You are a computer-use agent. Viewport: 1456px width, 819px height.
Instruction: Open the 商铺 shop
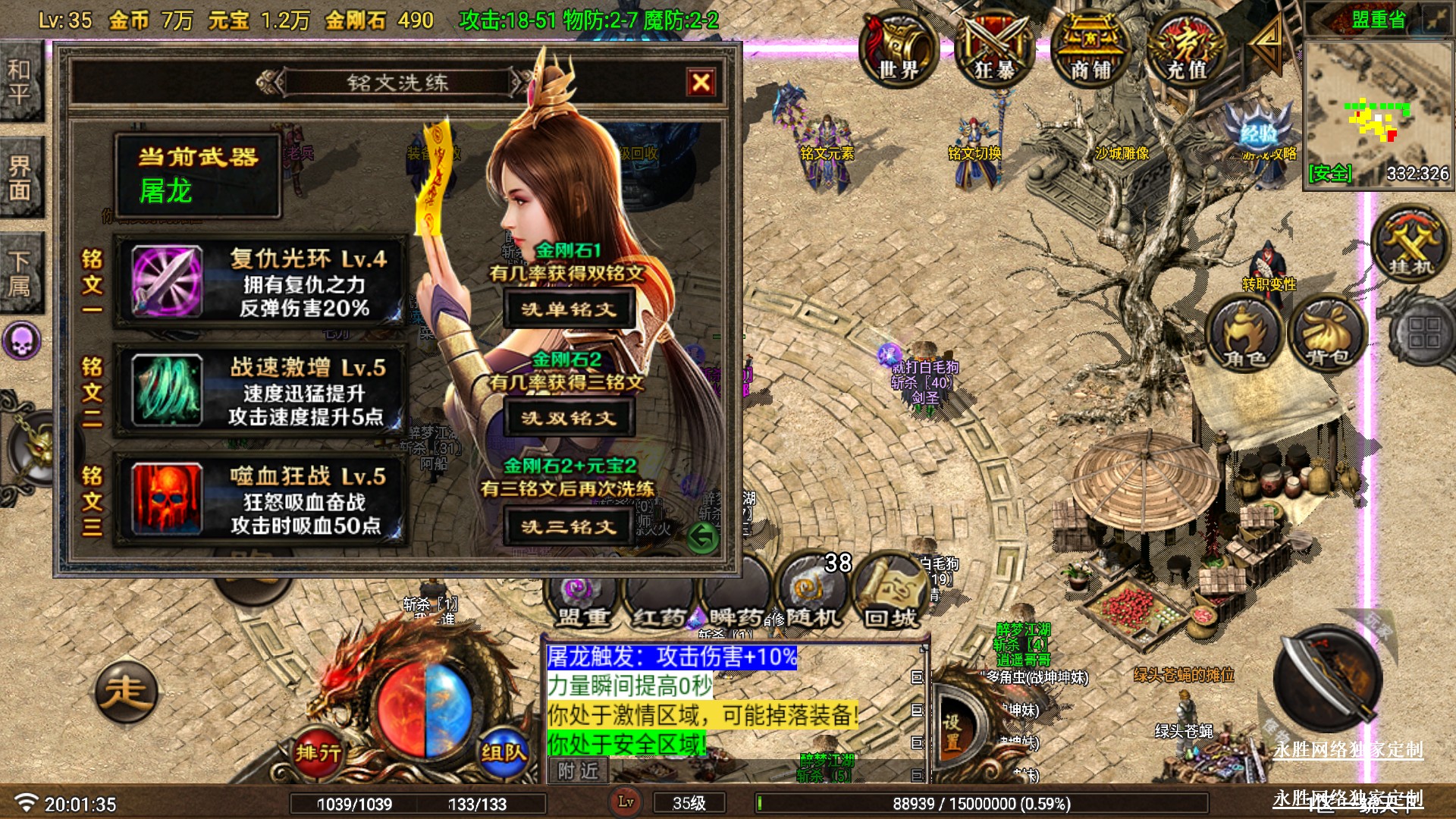click(x=1090, y=49)
